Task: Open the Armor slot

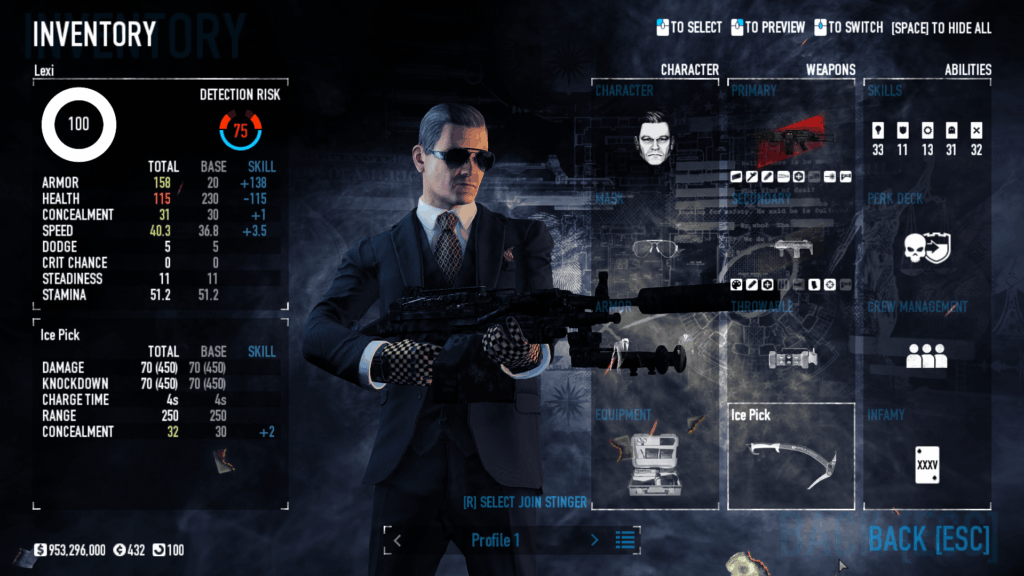Action: (x=655, y=353)
